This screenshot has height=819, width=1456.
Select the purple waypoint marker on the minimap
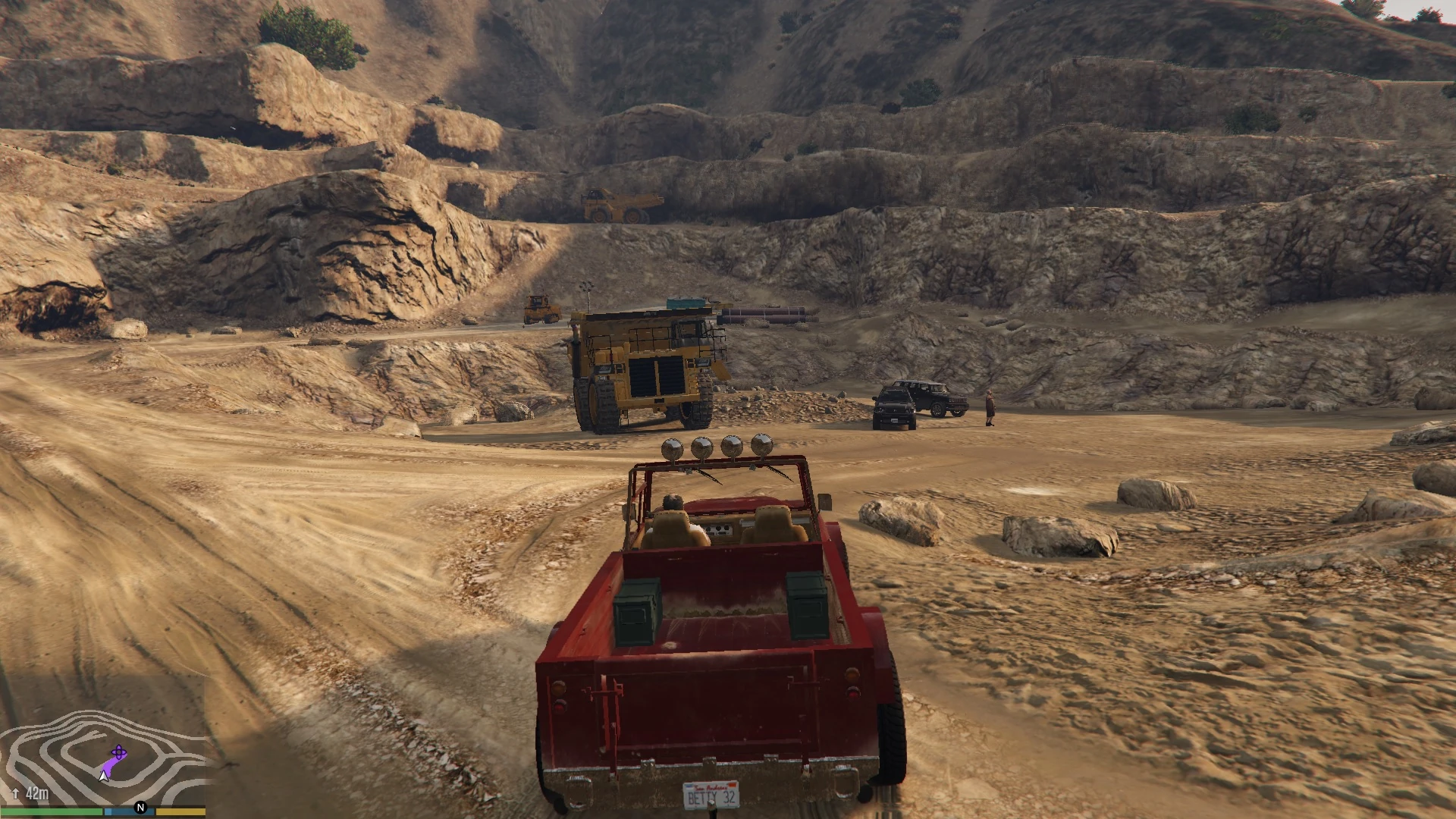pos(118,752)
